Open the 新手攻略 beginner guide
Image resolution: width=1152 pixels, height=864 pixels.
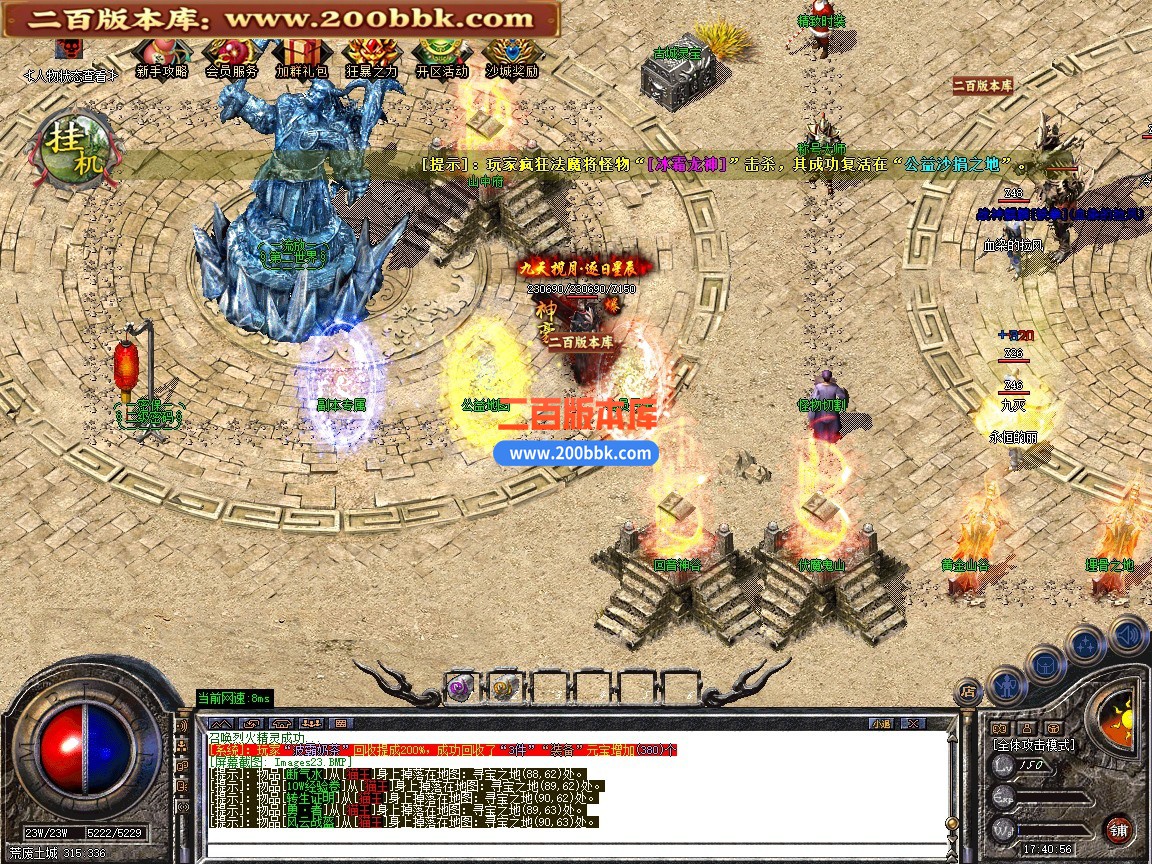coord(161,53)
